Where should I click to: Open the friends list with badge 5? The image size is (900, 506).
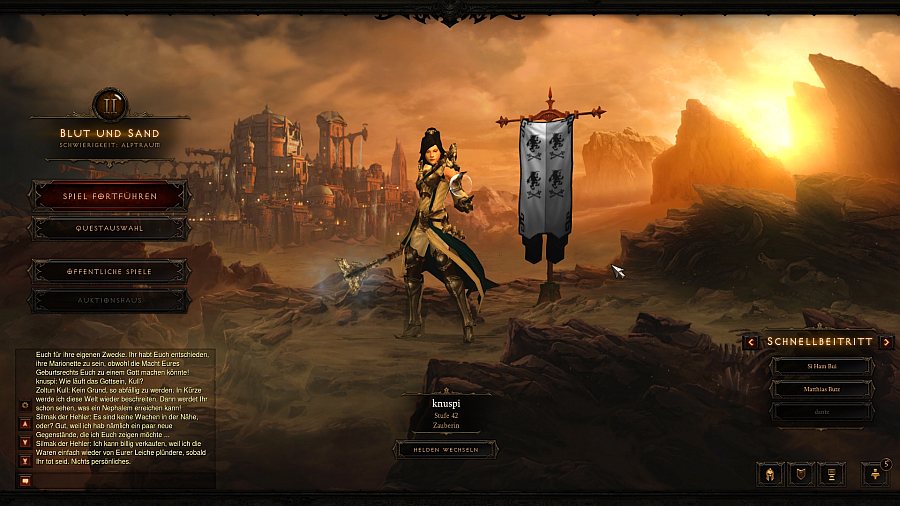(x=874, y=473)
